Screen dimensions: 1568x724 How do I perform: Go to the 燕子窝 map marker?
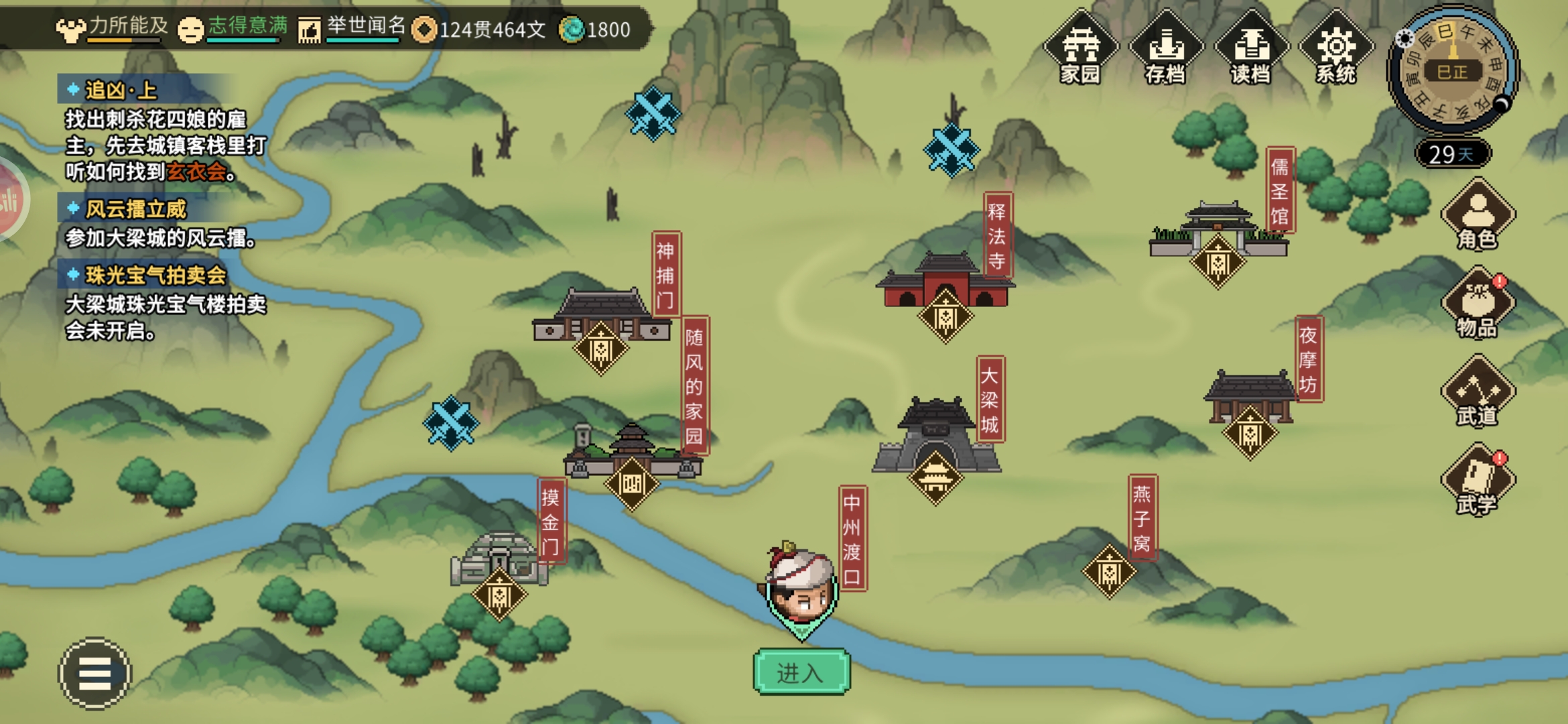(1109, 572)
